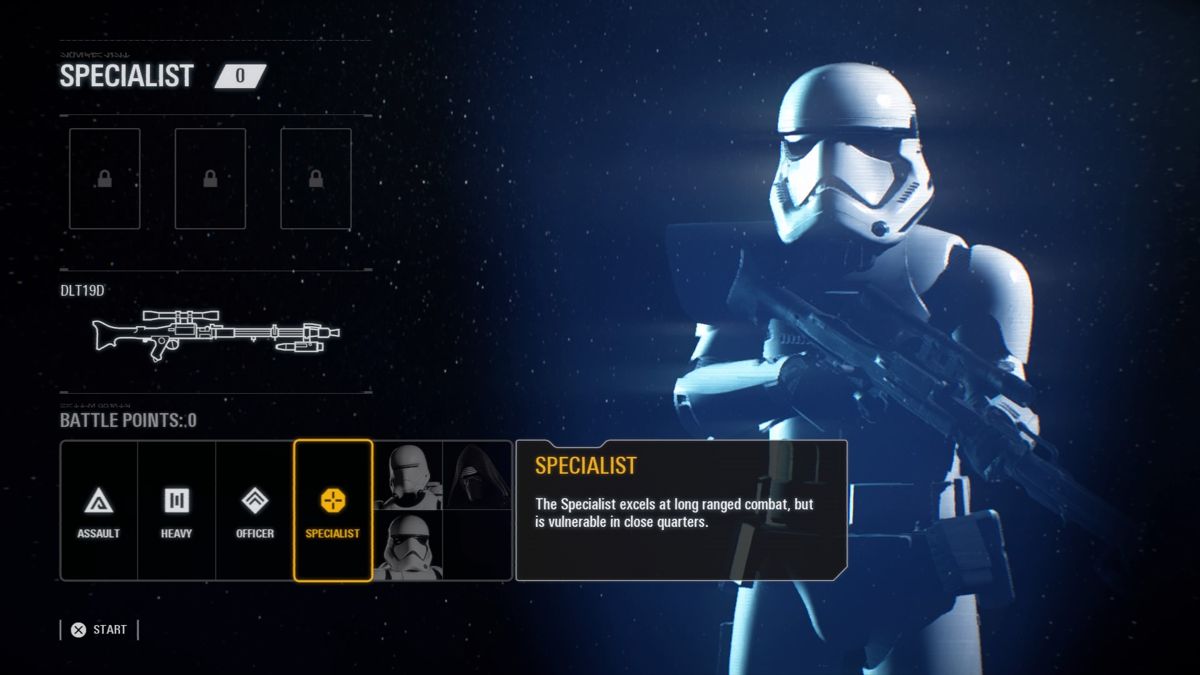Choose the hooded Kylo Ren hero portrait
The height and width of the screenshot is (675, 1200).
pyautogui.click(x=477, y=476)
